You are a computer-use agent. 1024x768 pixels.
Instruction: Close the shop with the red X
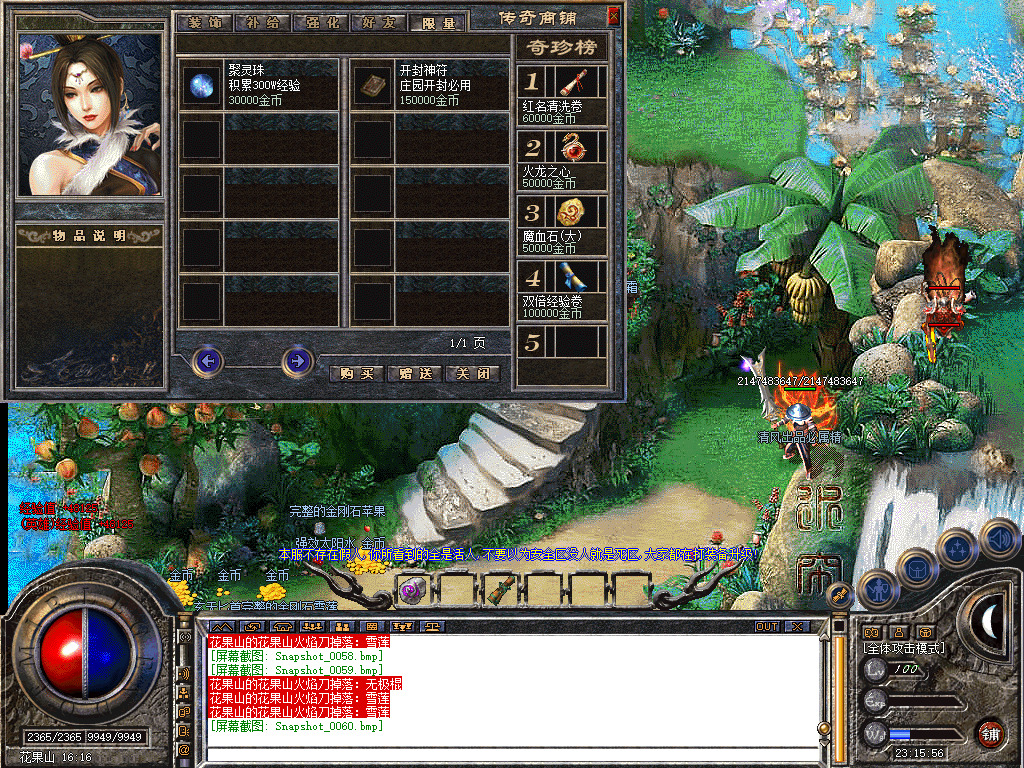613,17
